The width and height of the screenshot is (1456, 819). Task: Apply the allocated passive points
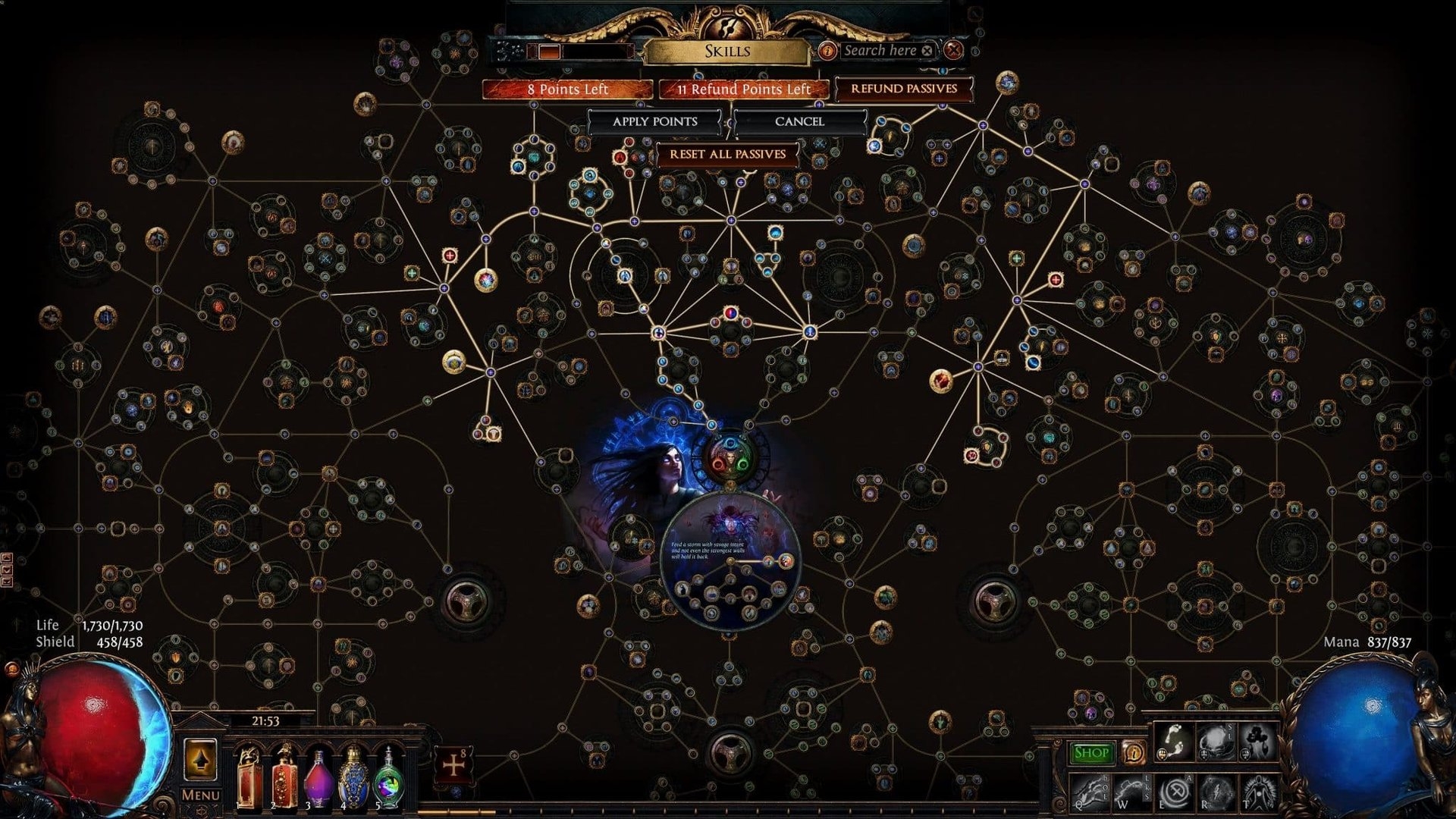(654, 121)
